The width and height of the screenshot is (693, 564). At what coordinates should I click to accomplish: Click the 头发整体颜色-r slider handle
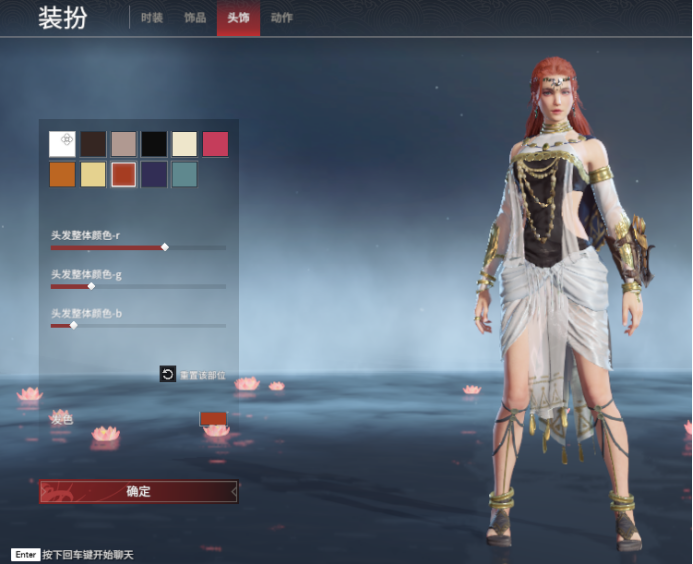tap(165, 247)
